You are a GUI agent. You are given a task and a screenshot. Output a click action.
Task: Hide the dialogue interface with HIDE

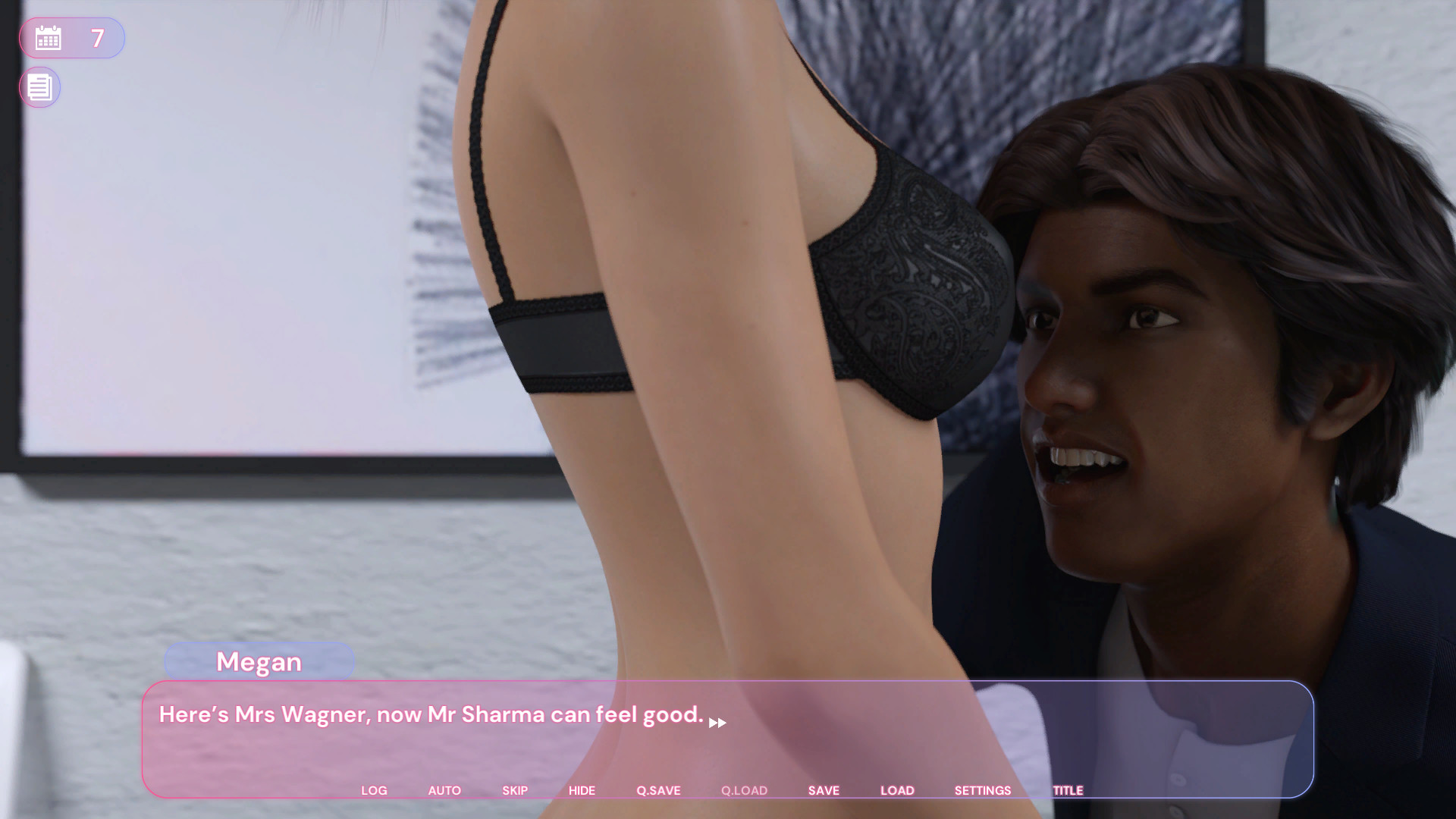click(x=582, y=790)
